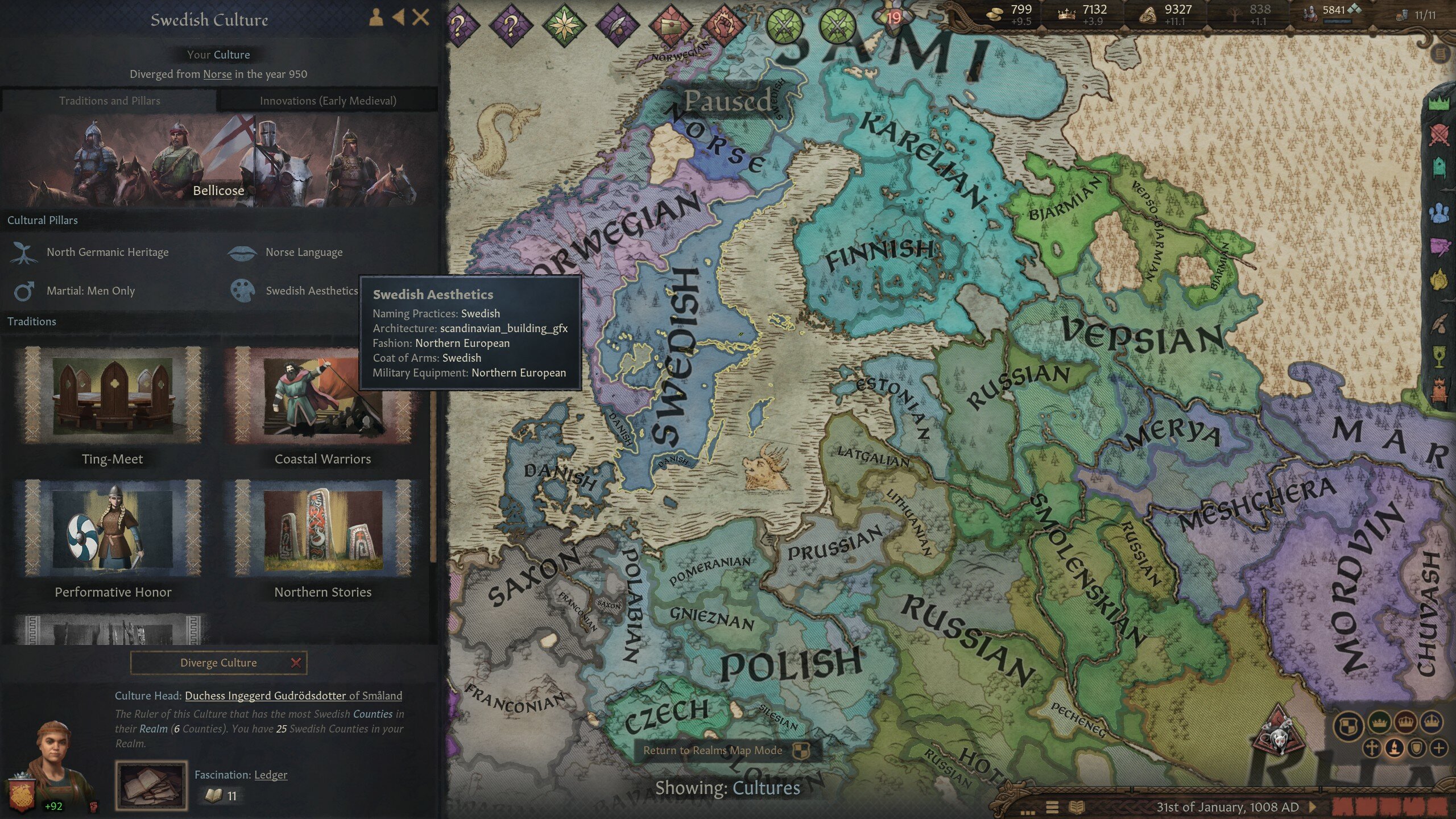Viewport: 1456px width, 819px height.
Task: Open the Royal Court goblet icon
Action: pyautogui.click(x=1439, y=357)
